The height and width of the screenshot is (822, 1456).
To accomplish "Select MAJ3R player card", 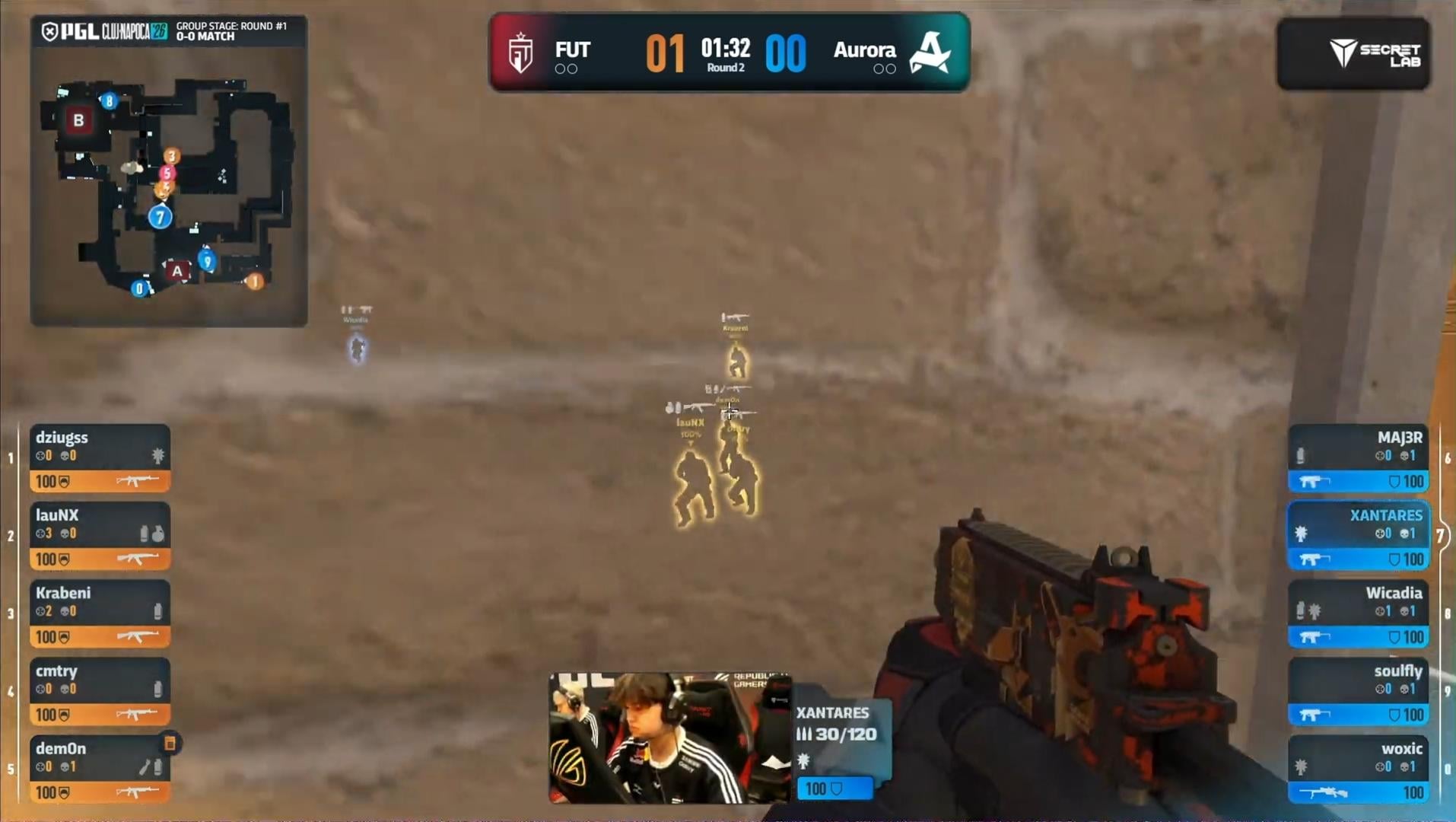I will pos(1358,458).
